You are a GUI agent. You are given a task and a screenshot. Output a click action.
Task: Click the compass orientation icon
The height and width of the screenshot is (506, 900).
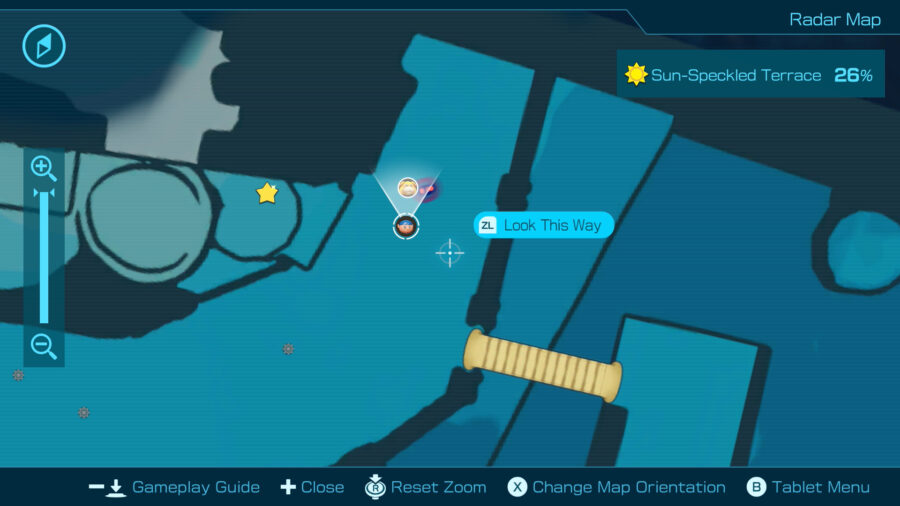click(44, 46)
